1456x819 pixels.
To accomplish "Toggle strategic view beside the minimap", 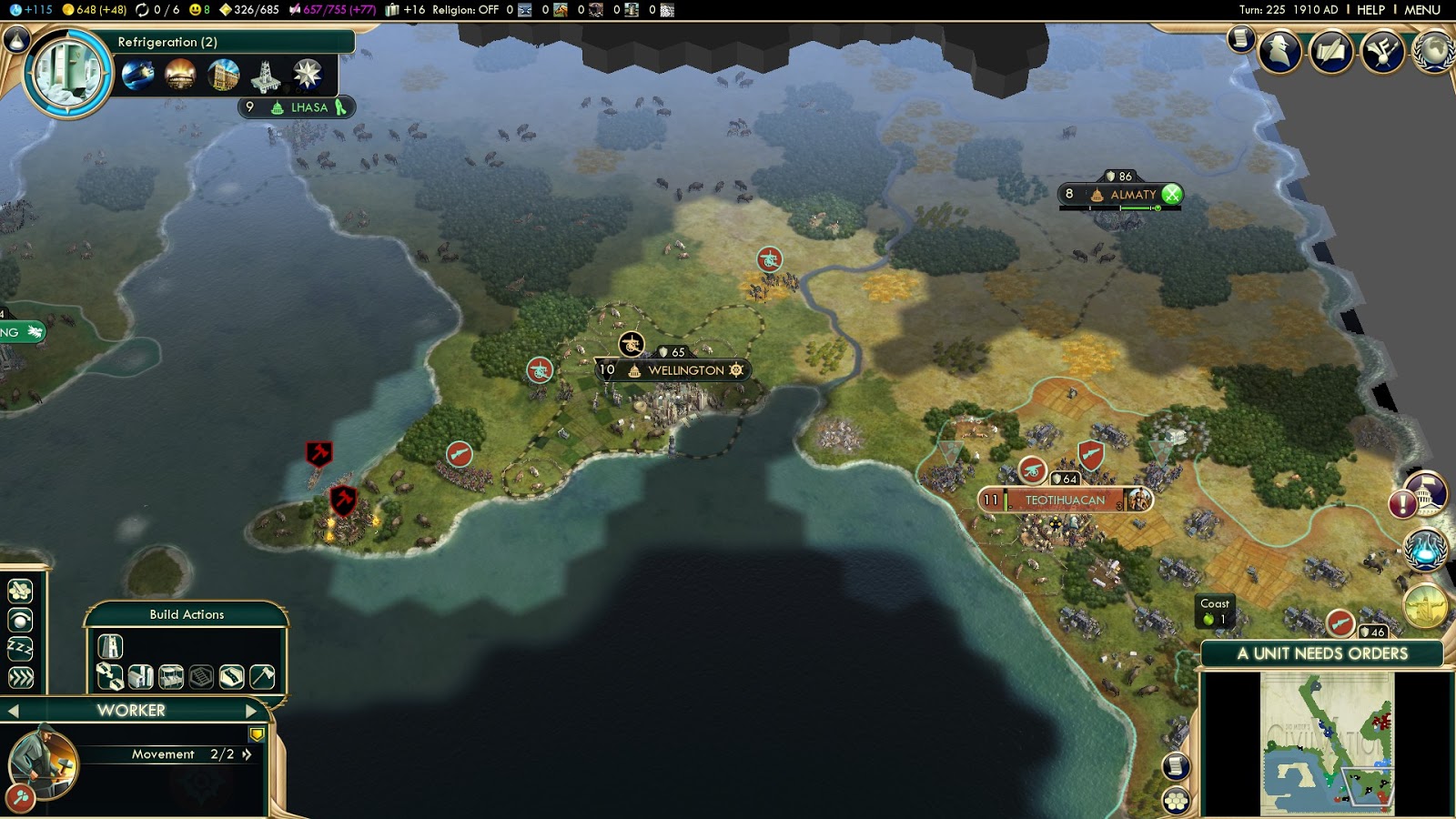I will coord(1175,799).
